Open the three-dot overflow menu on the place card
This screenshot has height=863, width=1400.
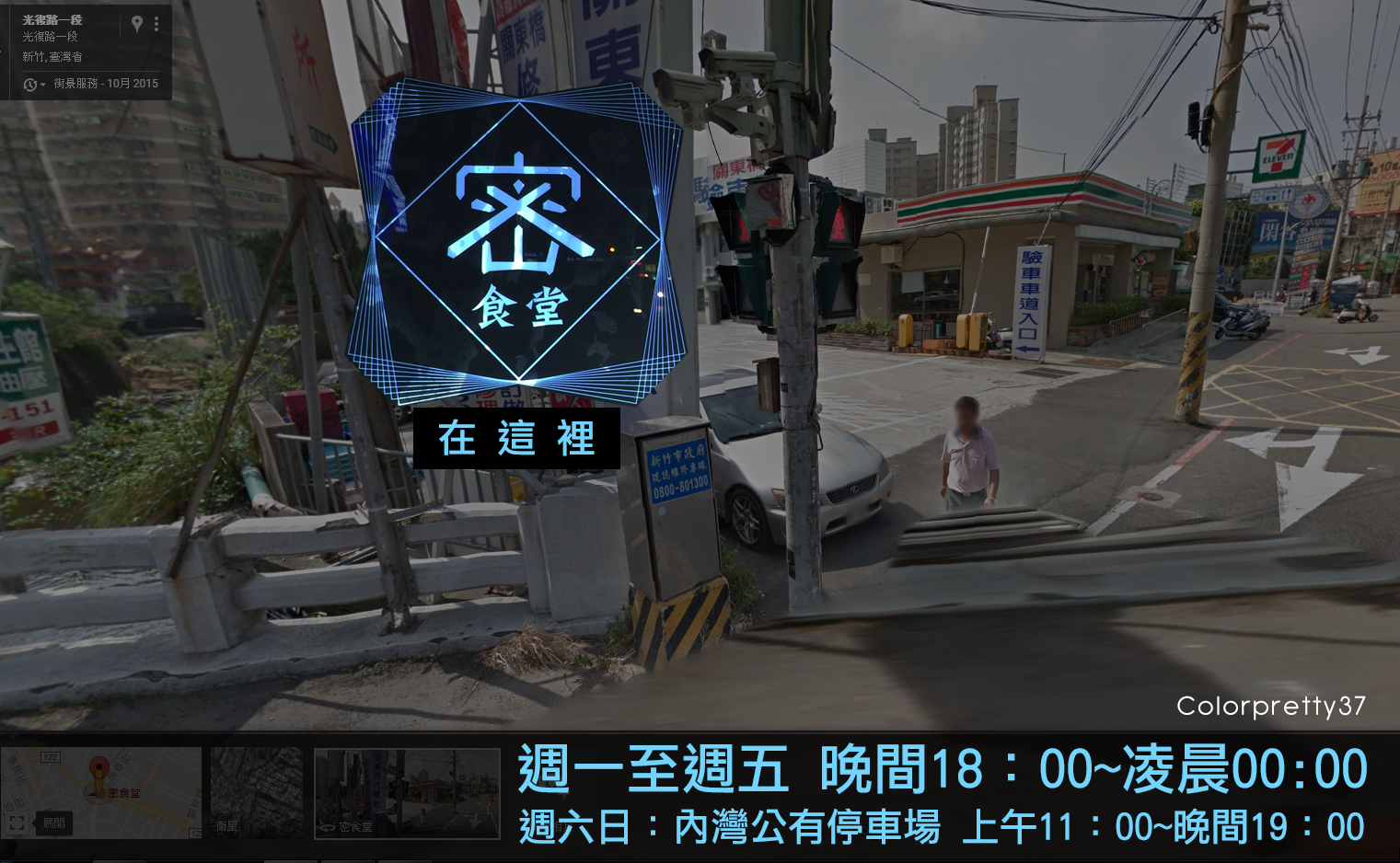click(x=156, y=23)
